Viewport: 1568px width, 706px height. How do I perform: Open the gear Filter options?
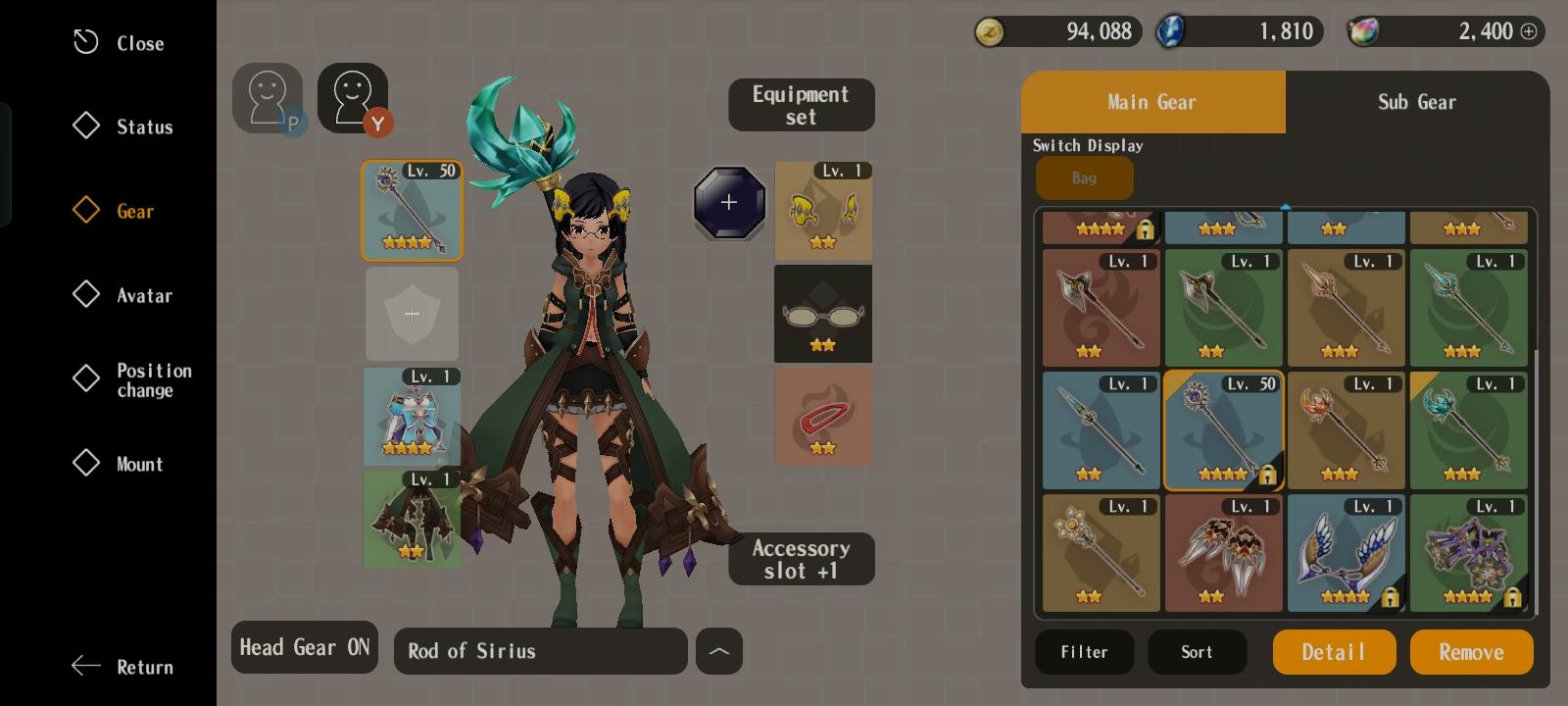(x=1084, y=652)
